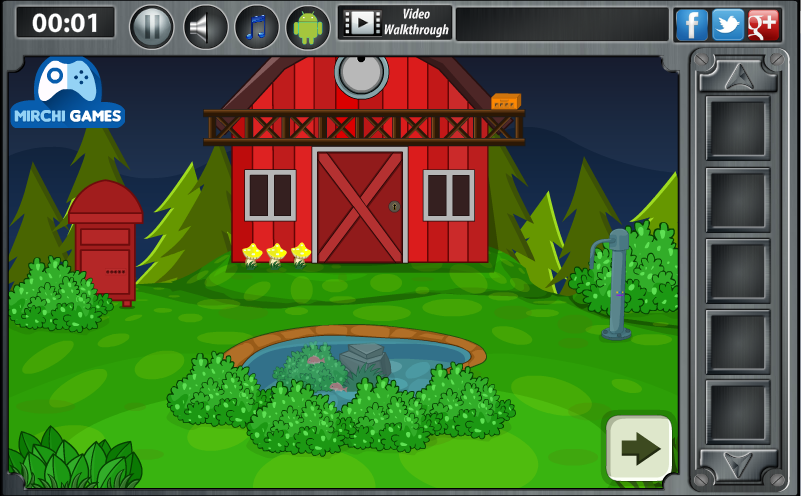Viewport: 801px width, 496px height.
Task: Share the game on Facebook
Action: click(x=691, y=24)
